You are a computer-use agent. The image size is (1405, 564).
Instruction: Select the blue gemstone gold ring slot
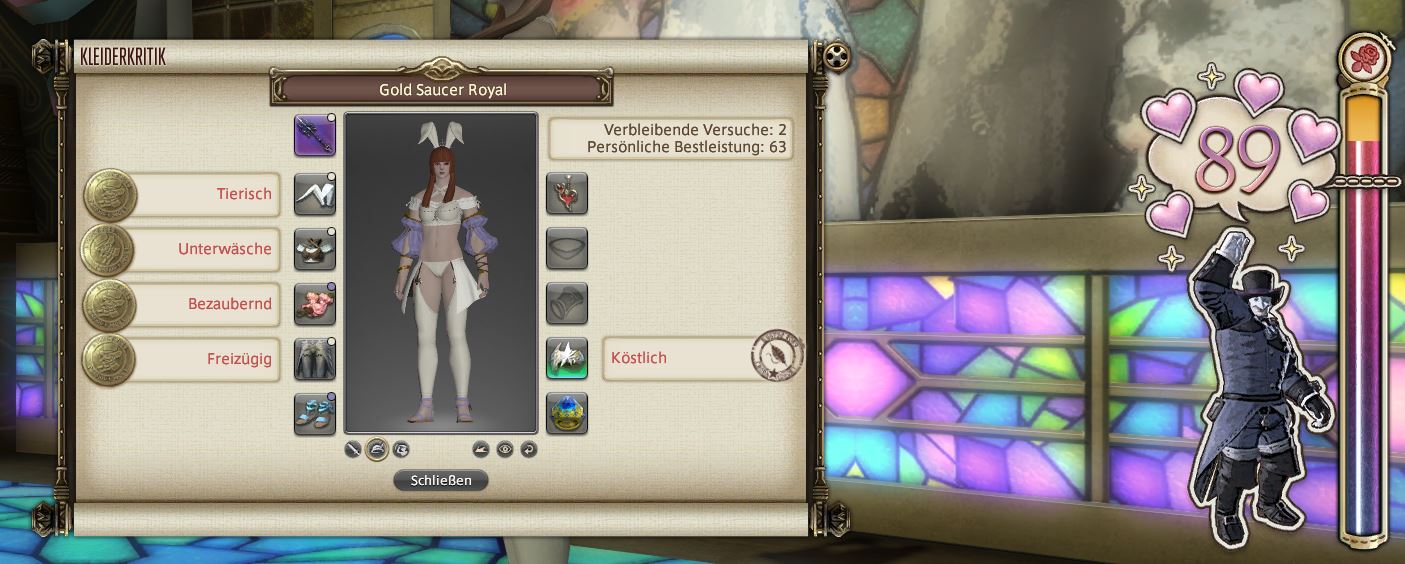click(x=567, y=414)
